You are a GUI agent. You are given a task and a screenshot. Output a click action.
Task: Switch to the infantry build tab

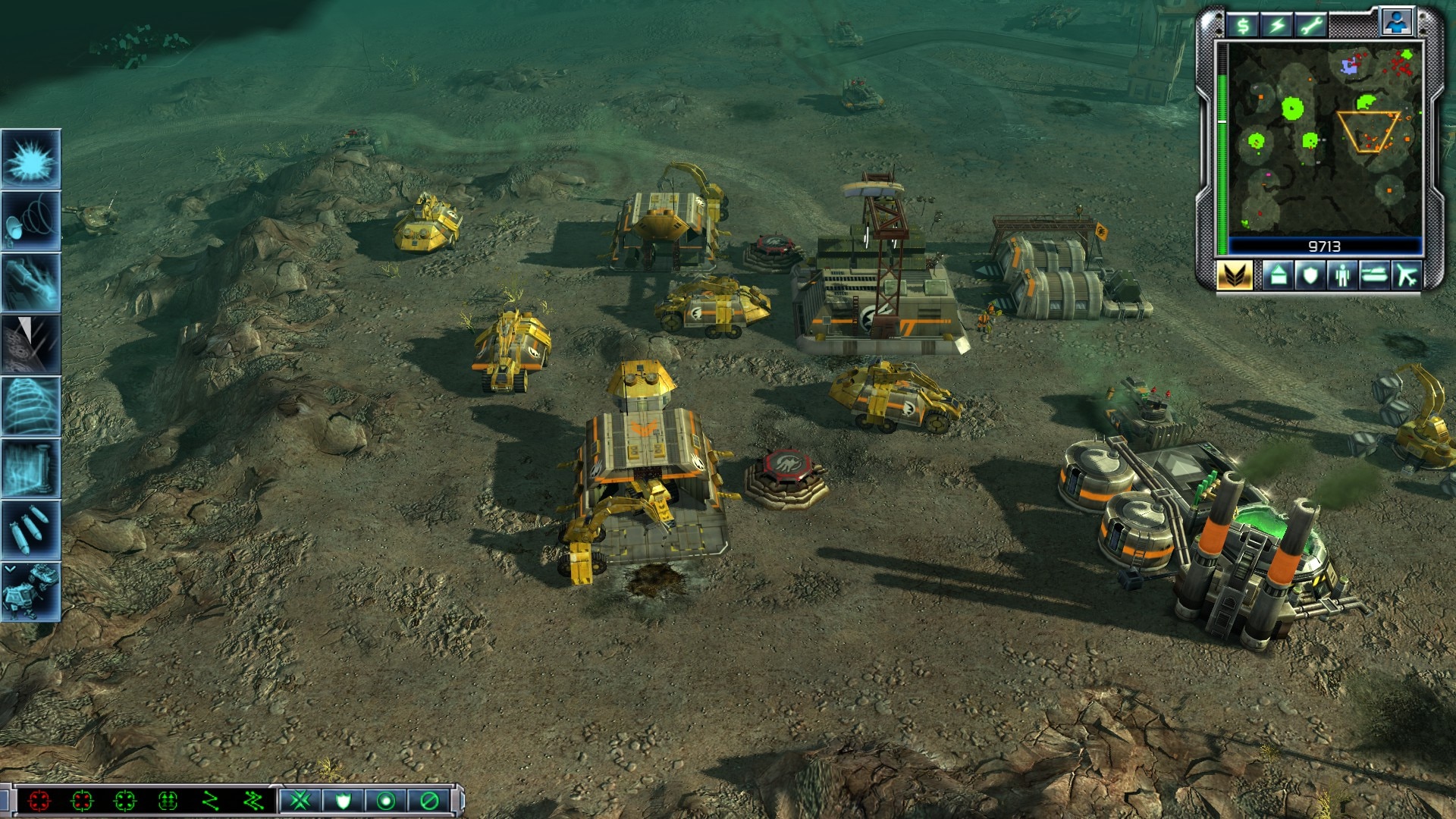pos(1341,275)
